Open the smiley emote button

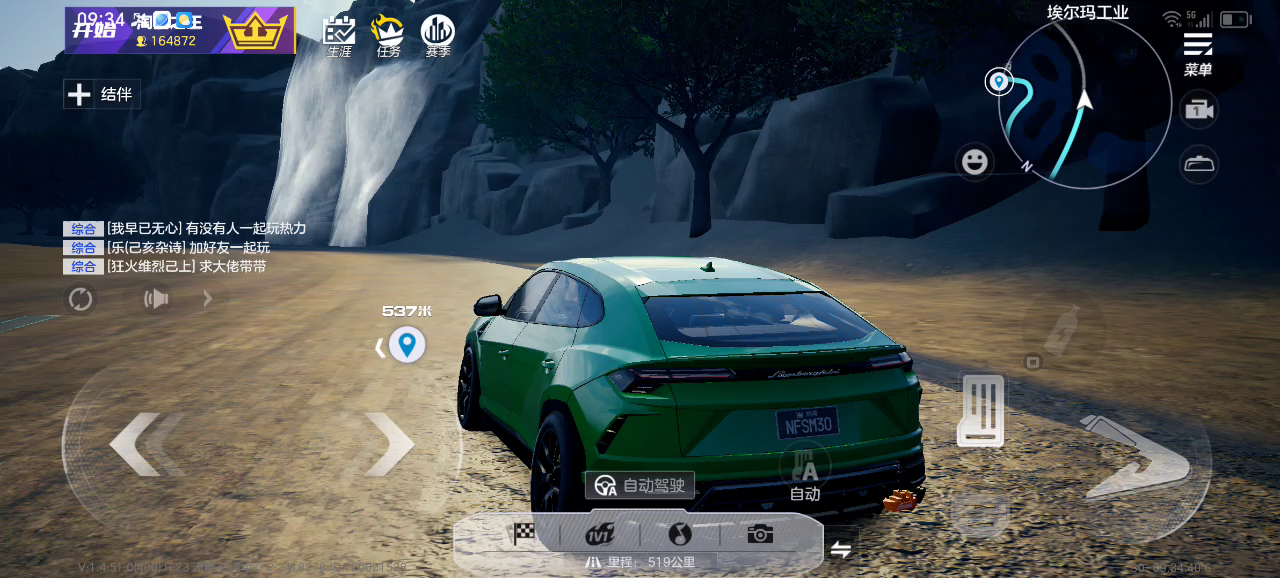[x=974, y=161]
